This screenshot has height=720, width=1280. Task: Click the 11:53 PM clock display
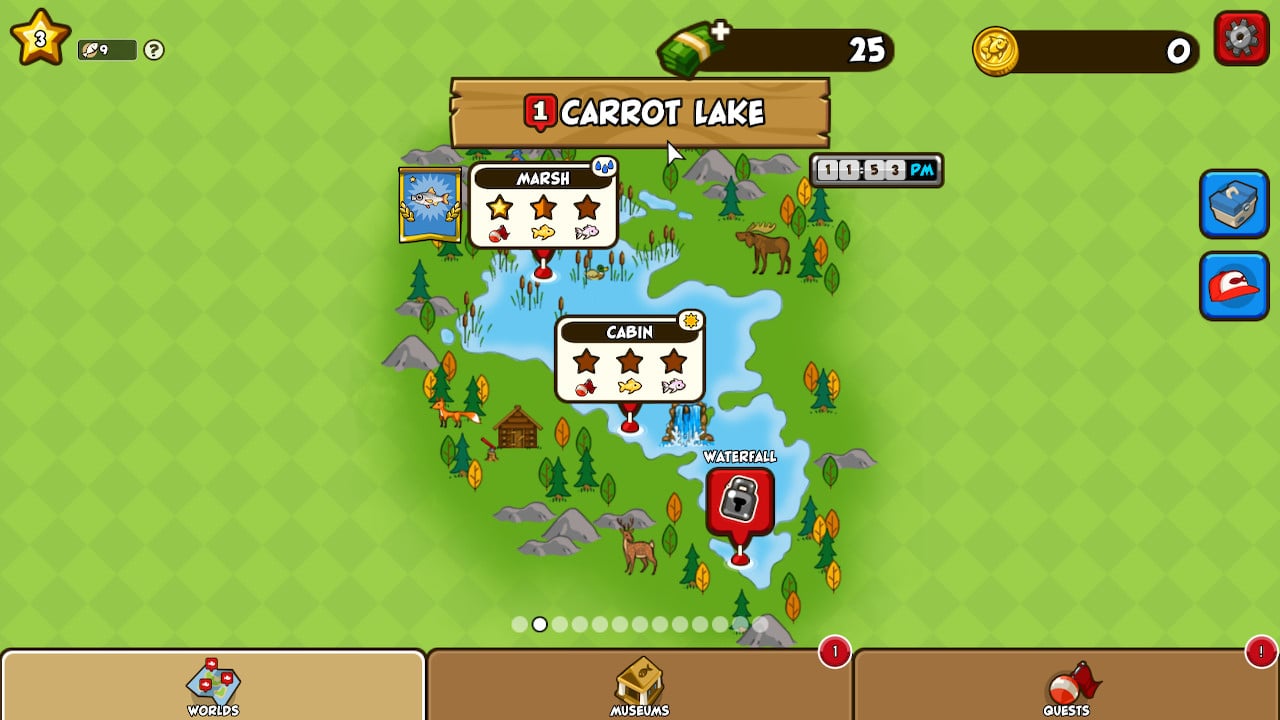click(874, 169)
